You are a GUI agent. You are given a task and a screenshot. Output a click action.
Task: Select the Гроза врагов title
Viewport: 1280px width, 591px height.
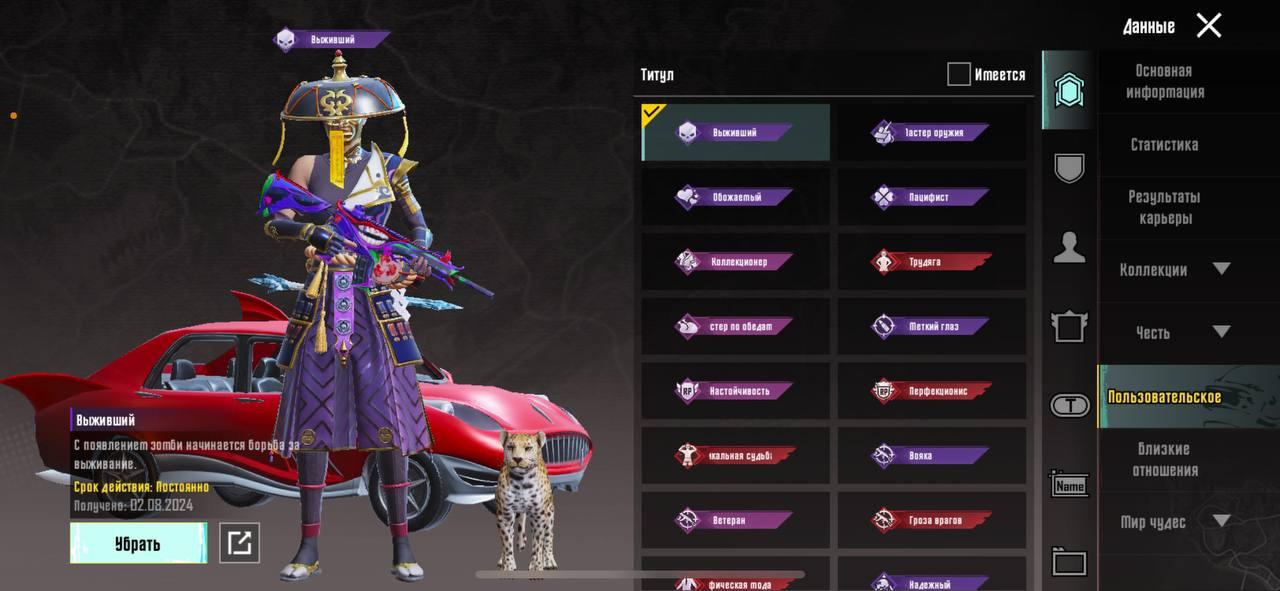[931, 520]
